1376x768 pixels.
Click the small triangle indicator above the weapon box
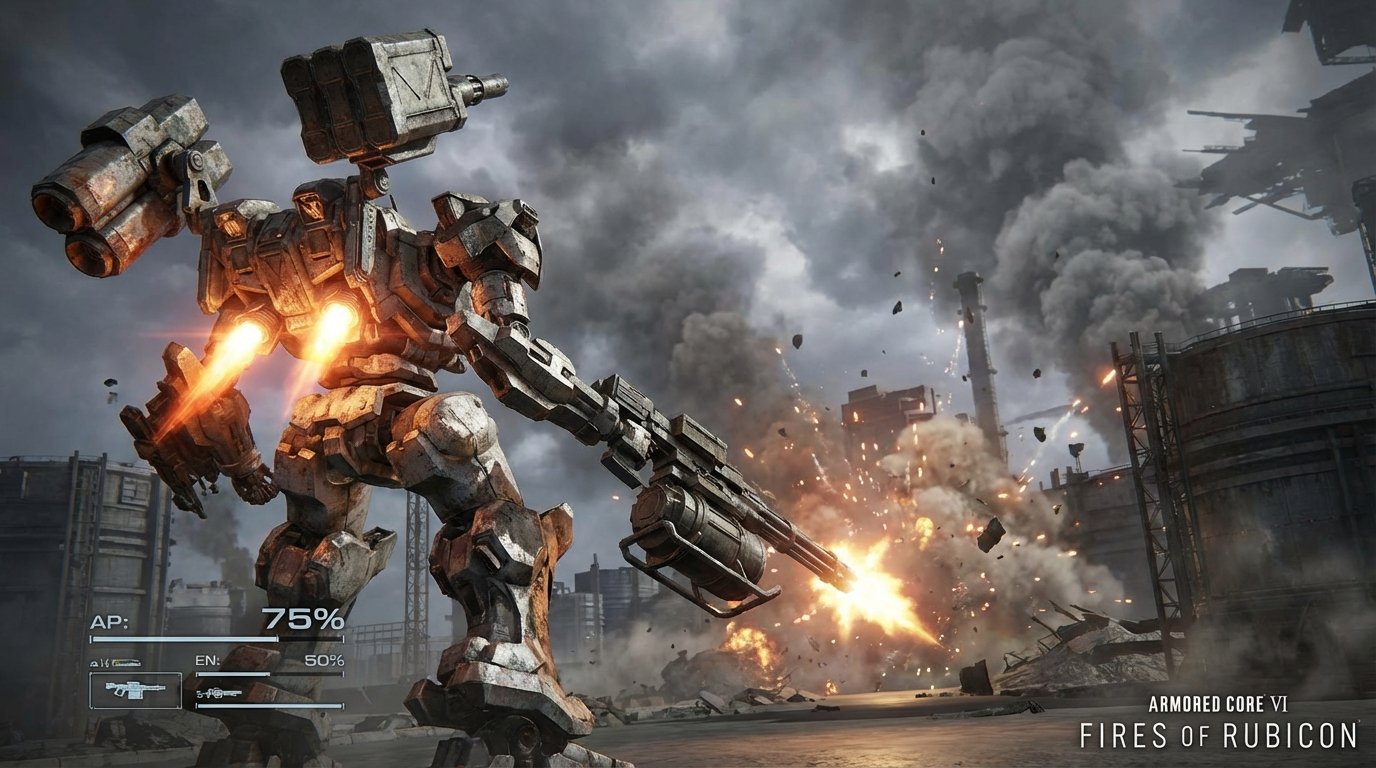click(x=95, y=662)
